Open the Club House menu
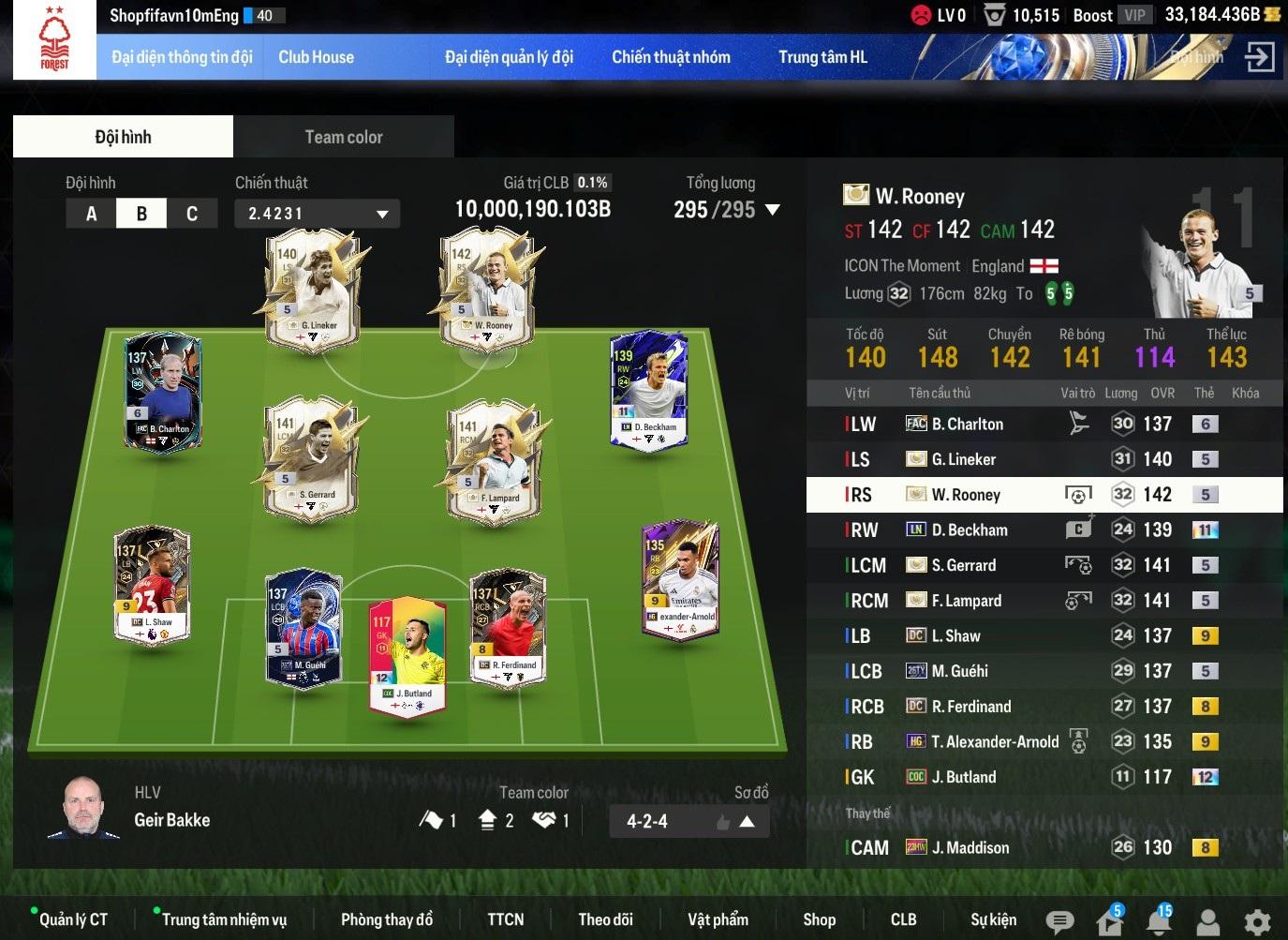Viewport: 1288px width, 940px height. [316, 57]
